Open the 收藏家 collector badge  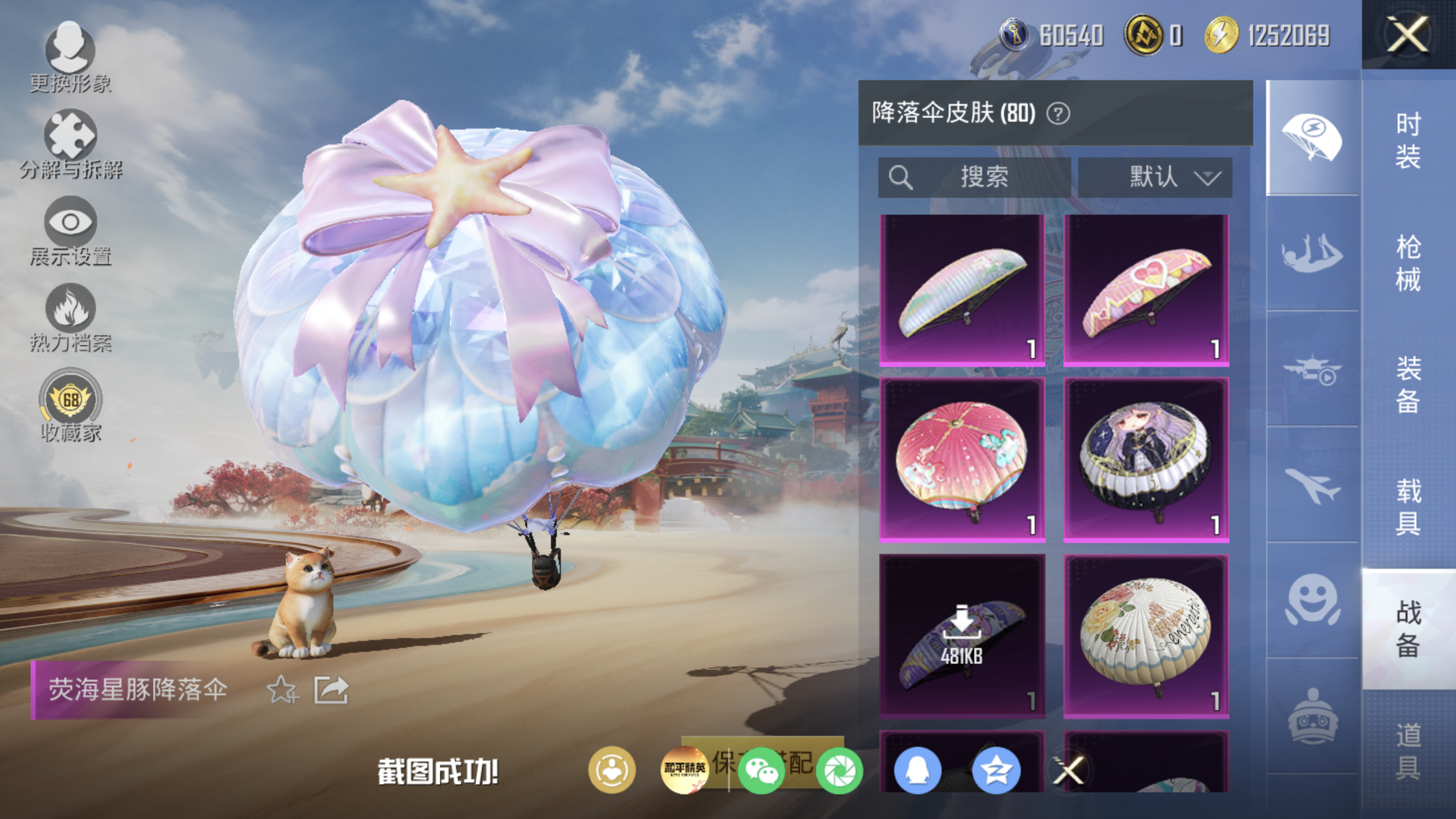coord(71,405)
